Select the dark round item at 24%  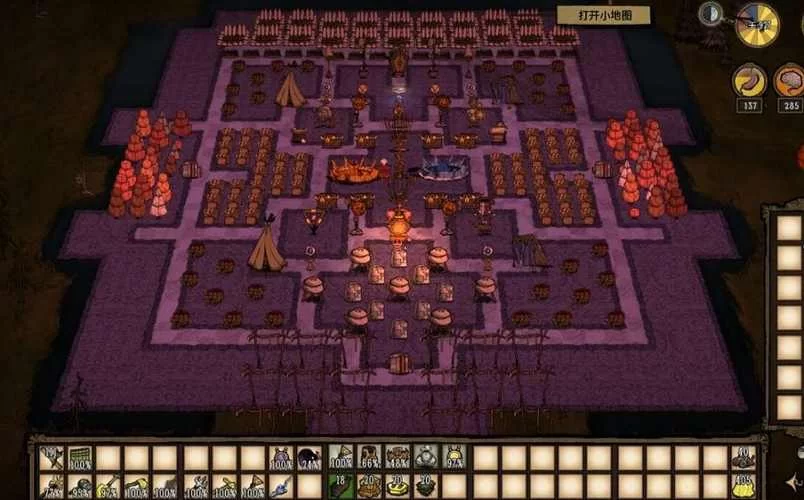pyautogui.click(x=310, y=458)
